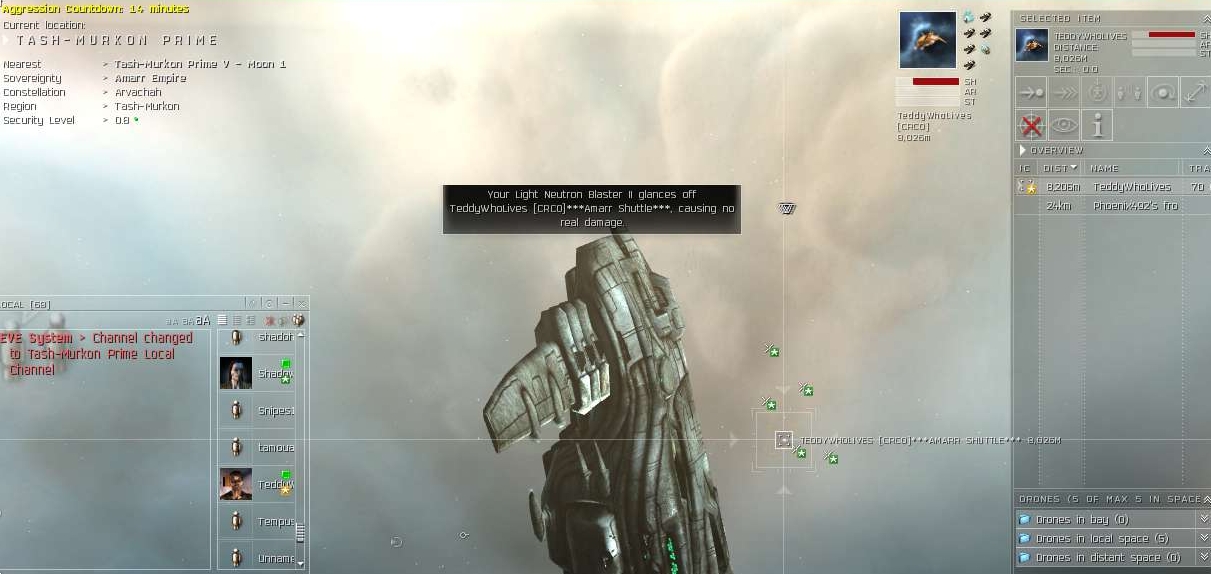Select the Shadow member portrait in Local list
Image resolution: width=1211 pixels, height=574 pixels.
236,373
